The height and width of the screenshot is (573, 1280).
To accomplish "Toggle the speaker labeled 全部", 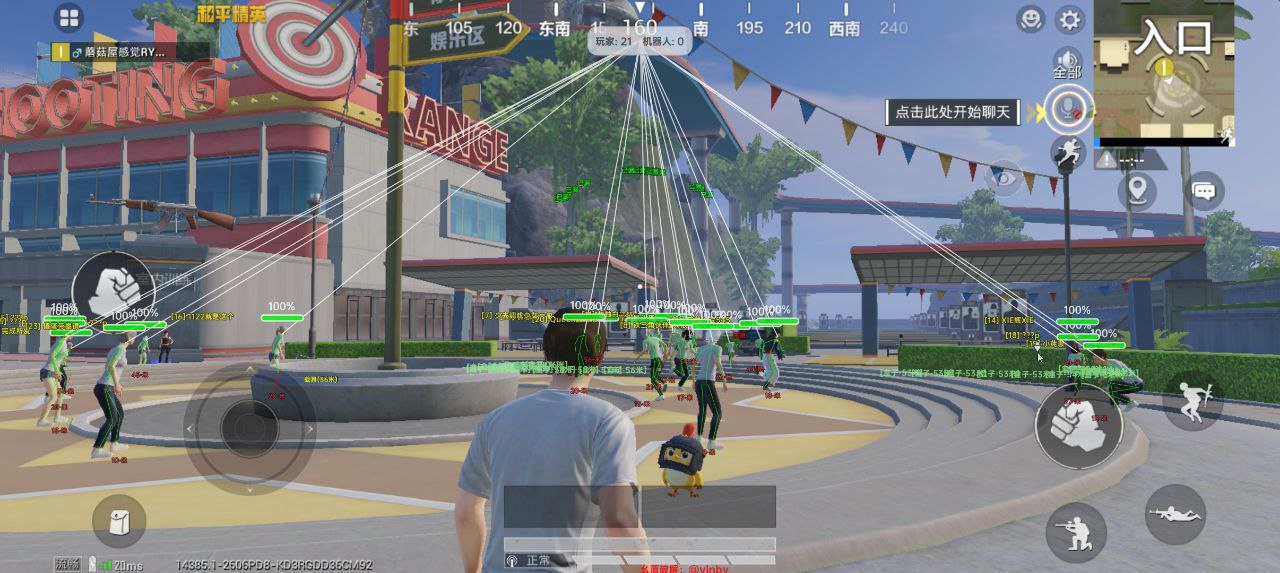I will [x=1068, y=64].
